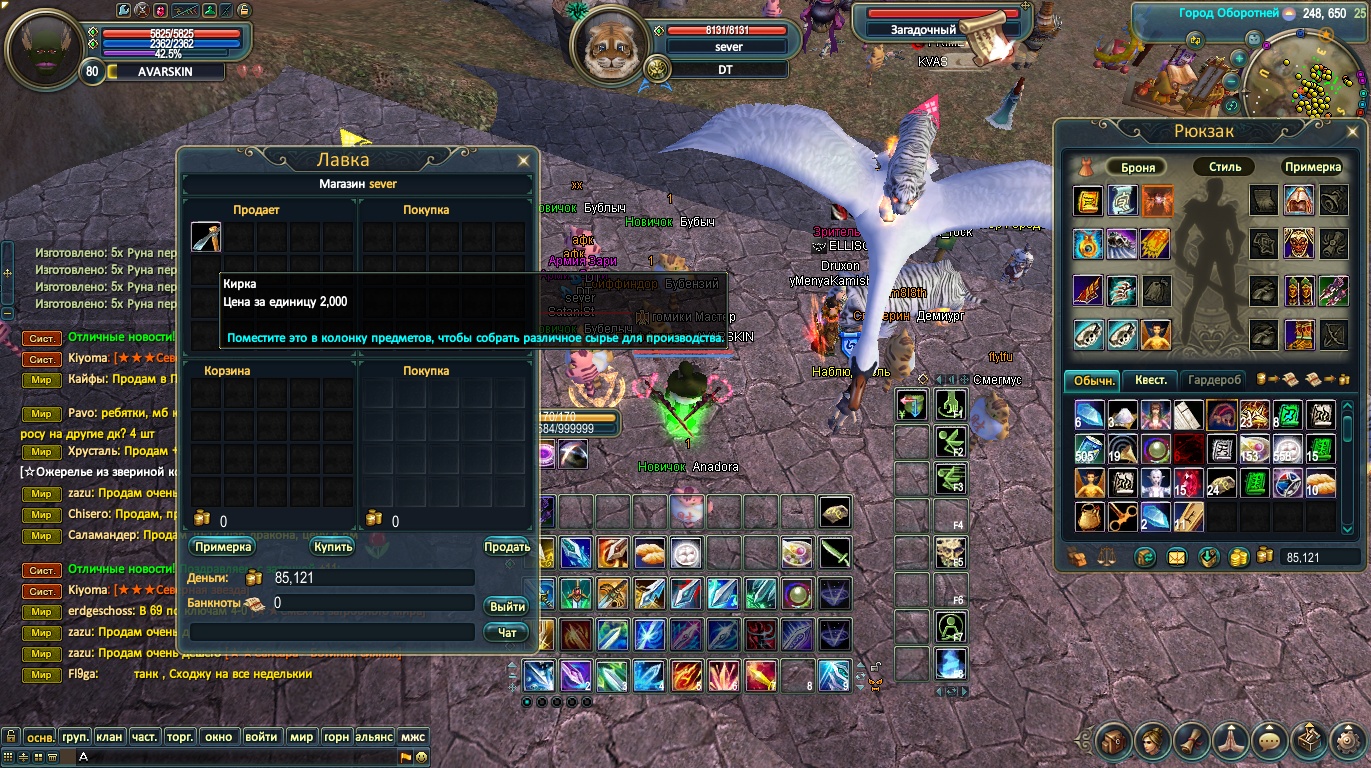
Task: Switch chat to the торг. channel
Action: (179, 737)
